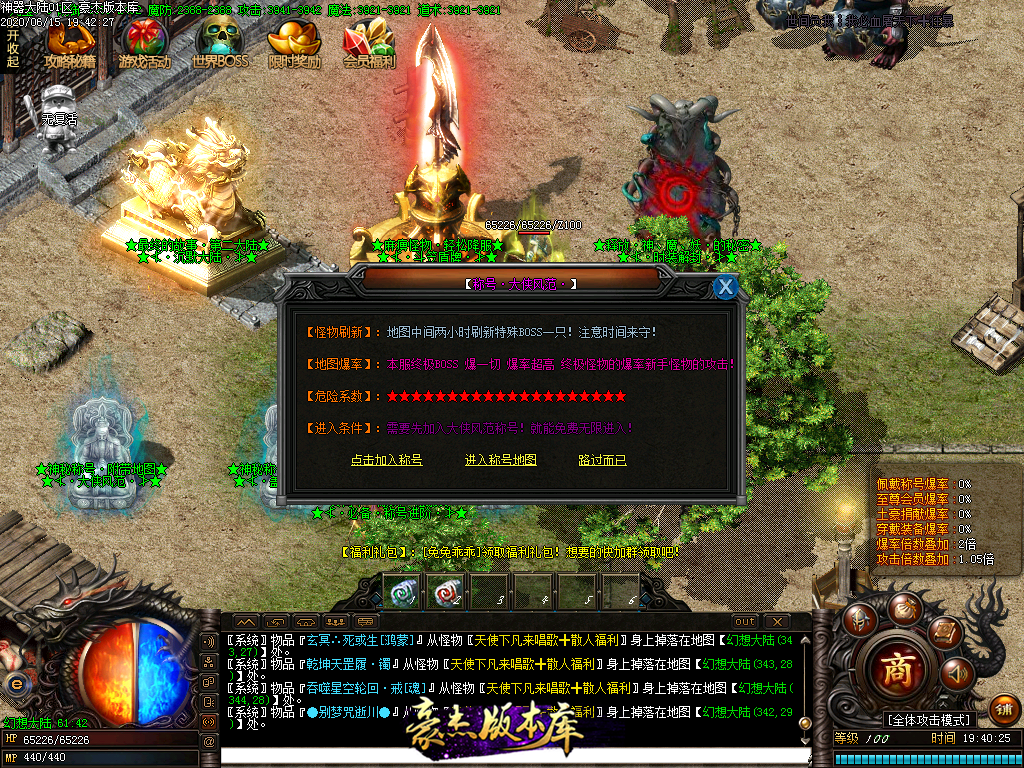Viewport: 1024px width, 768px height.
Task: Open the helmet character equipment icon
Action: pos(860,620)
